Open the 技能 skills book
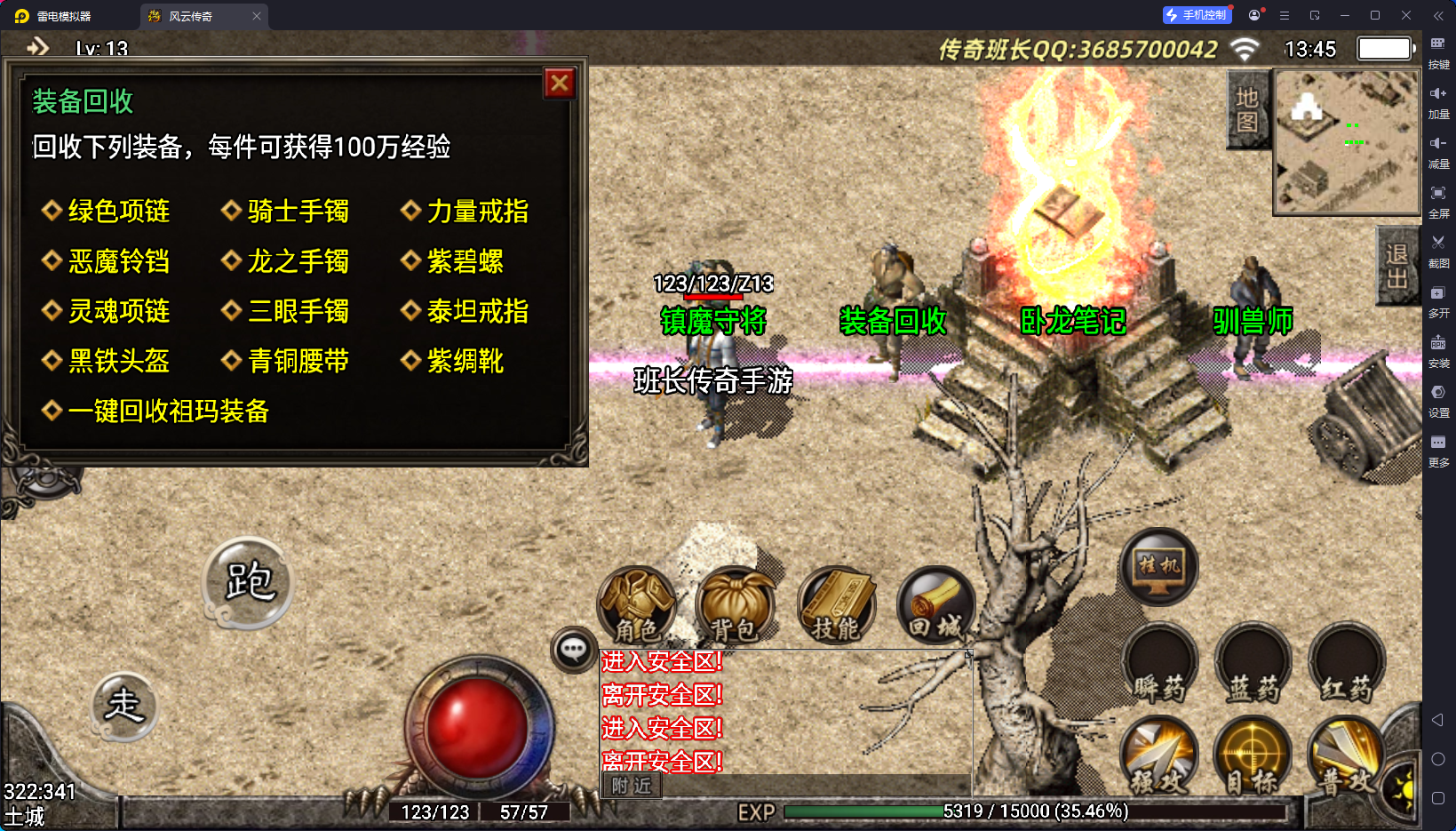 point(836,606)
